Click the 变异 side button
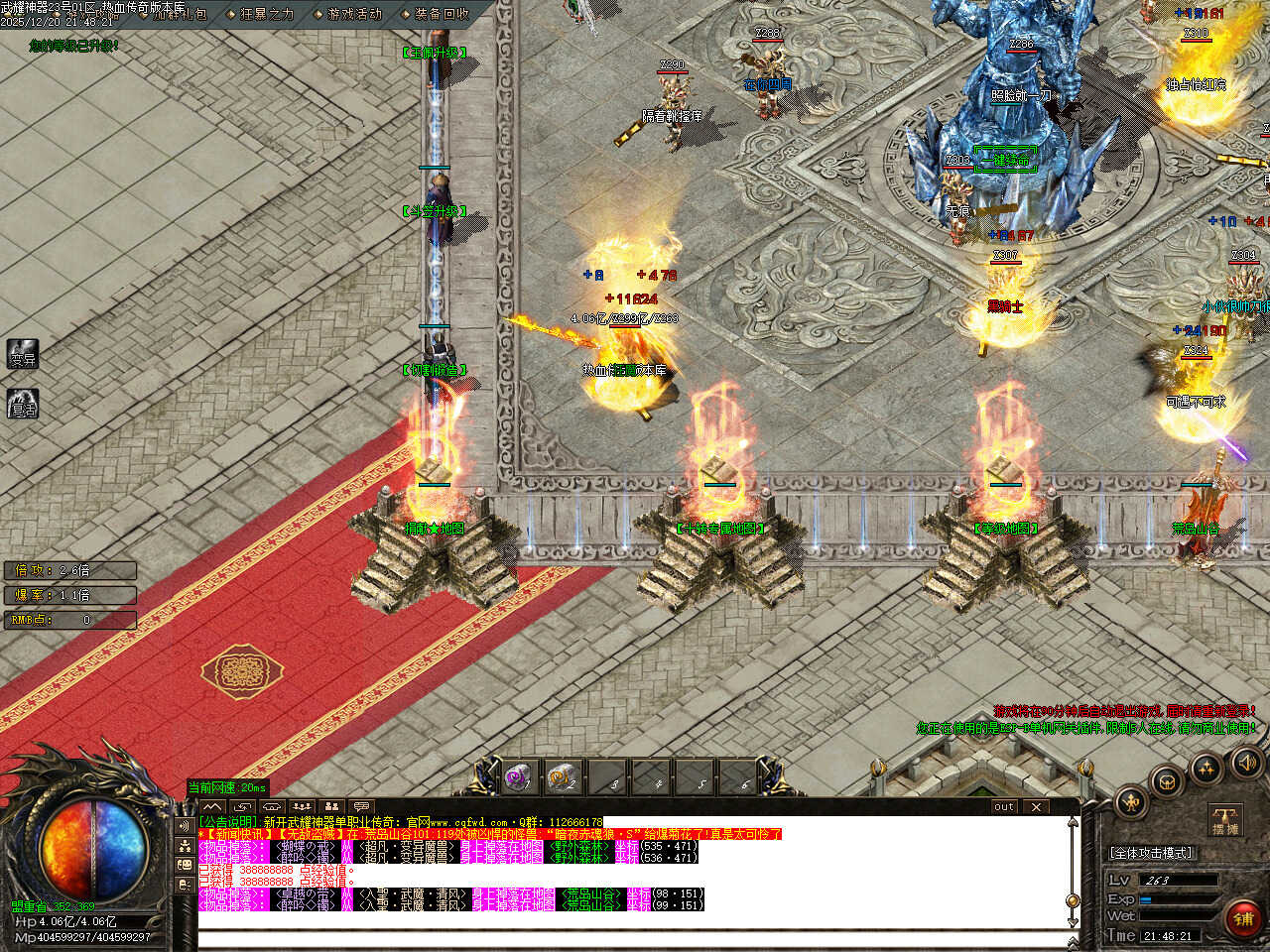 tap(23, 355)
